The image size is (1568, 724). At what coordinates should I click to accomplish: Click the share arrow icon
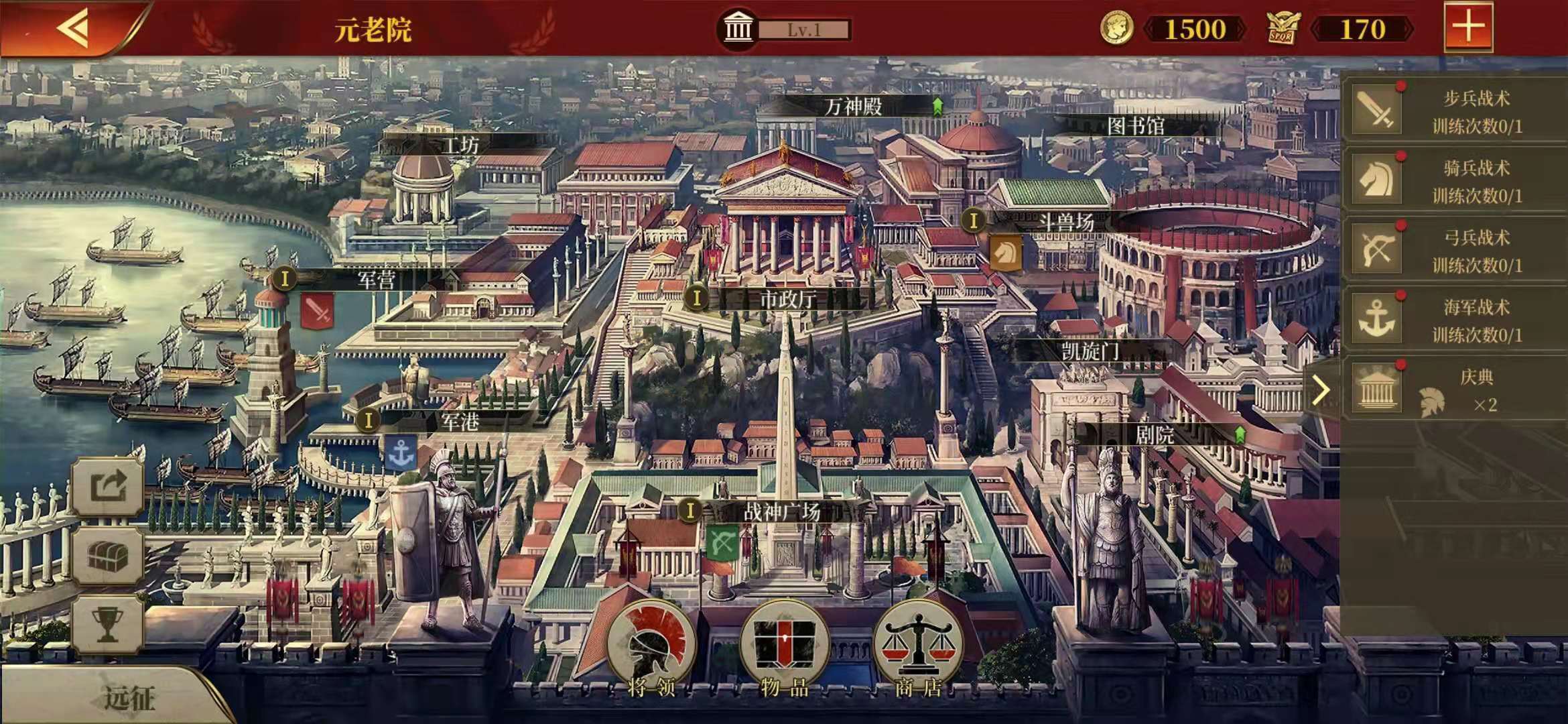click(x=108, y=486)
